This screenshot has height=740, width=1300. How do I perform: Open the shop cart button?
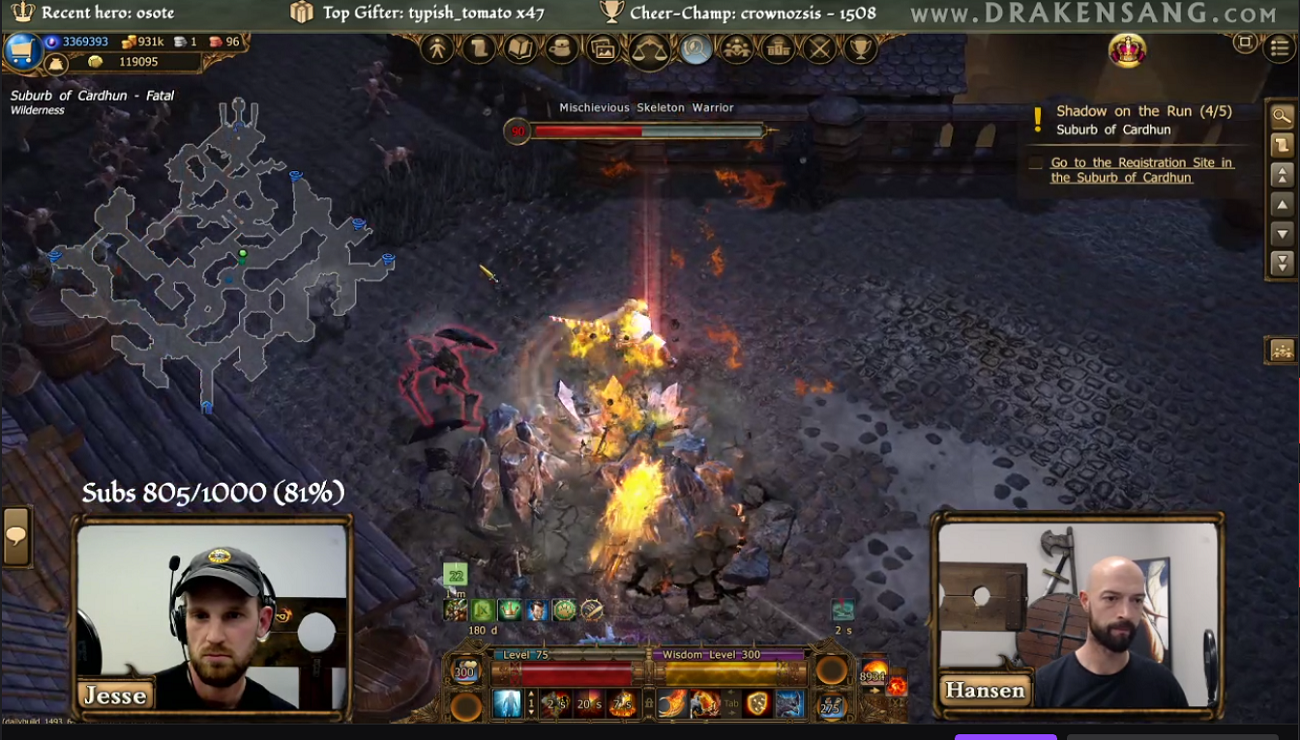21,52
